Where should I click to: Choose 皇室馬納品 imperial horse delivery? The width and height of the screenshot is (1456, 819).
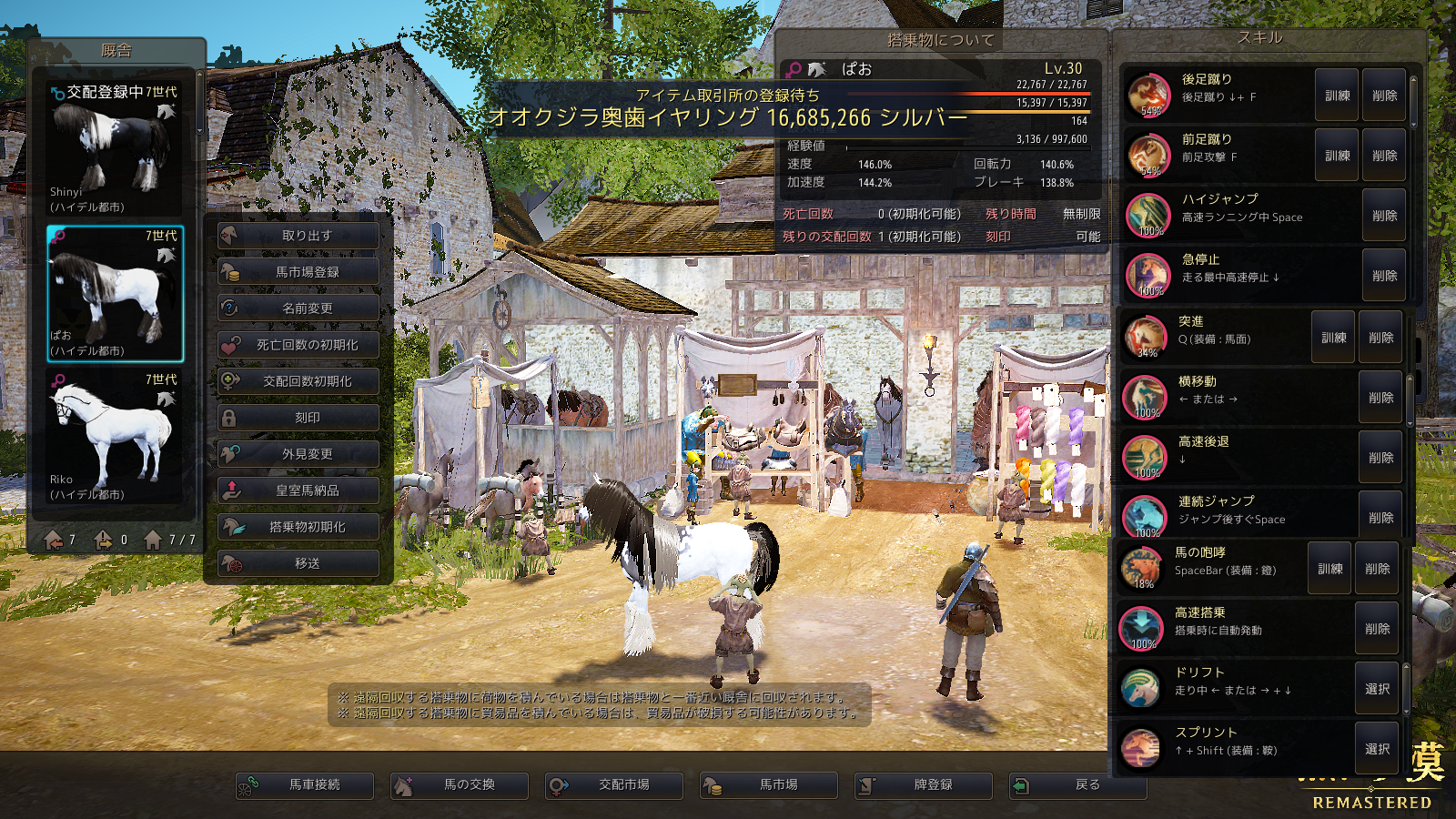click(x=298, y=490)
